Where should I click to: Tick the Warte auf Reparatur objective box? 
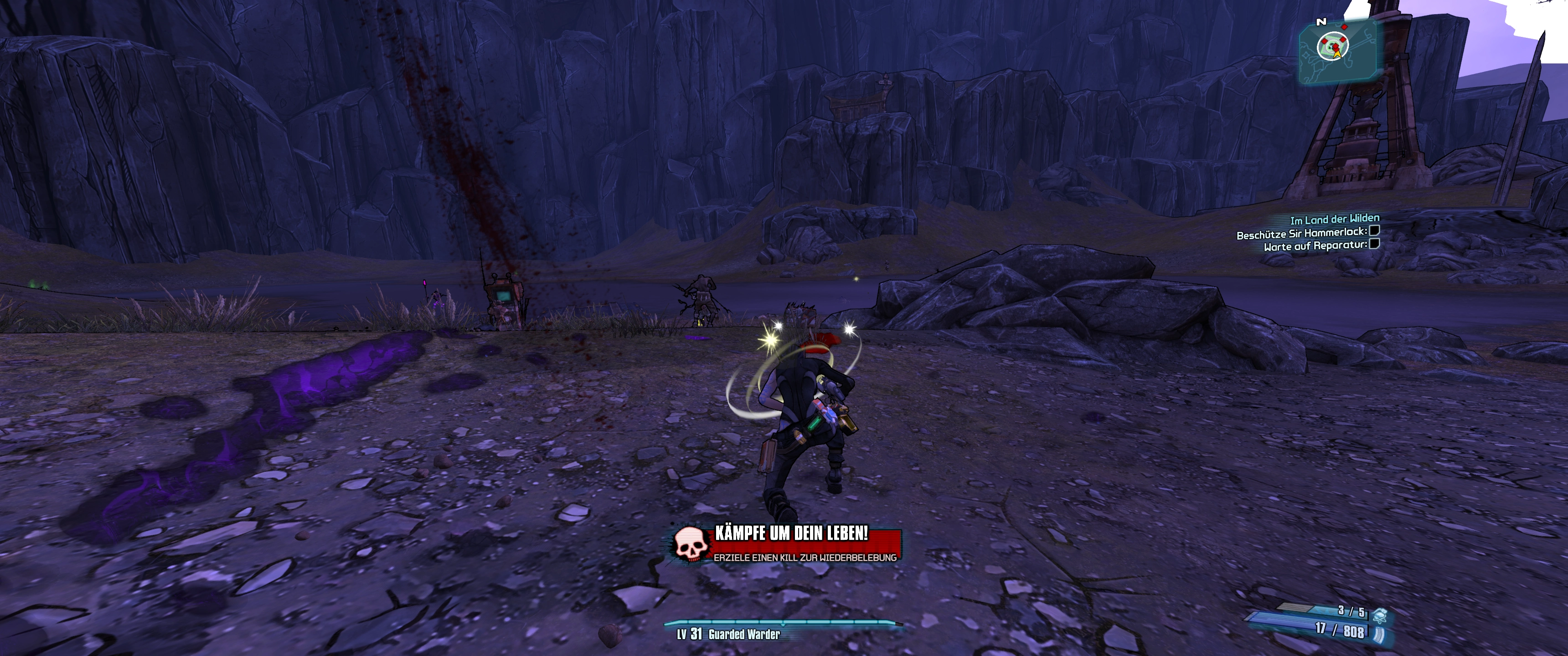click(1374, 244)
